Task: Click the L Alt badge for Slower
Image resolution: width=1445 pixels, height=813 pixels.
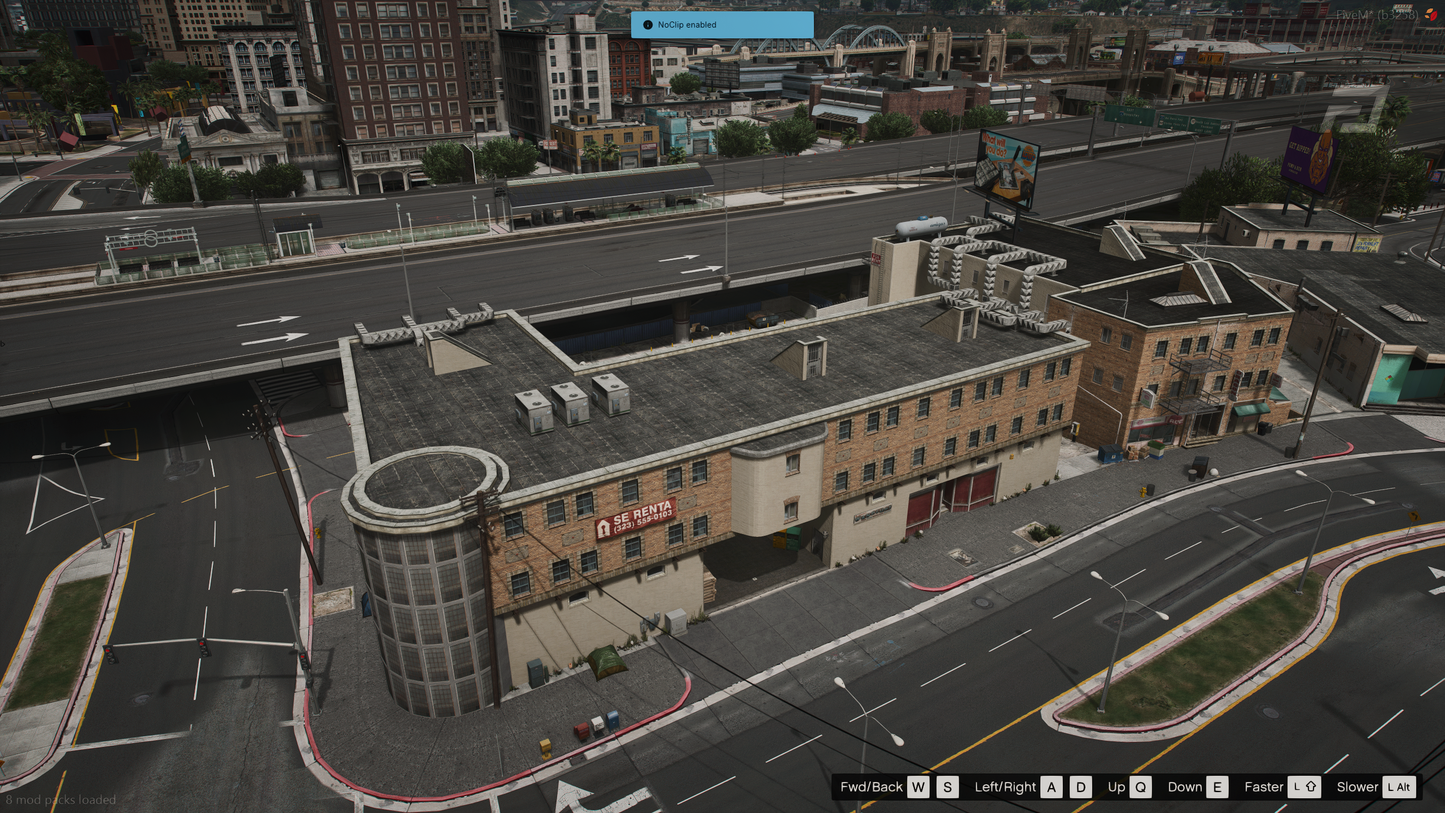Action: 1398,787
